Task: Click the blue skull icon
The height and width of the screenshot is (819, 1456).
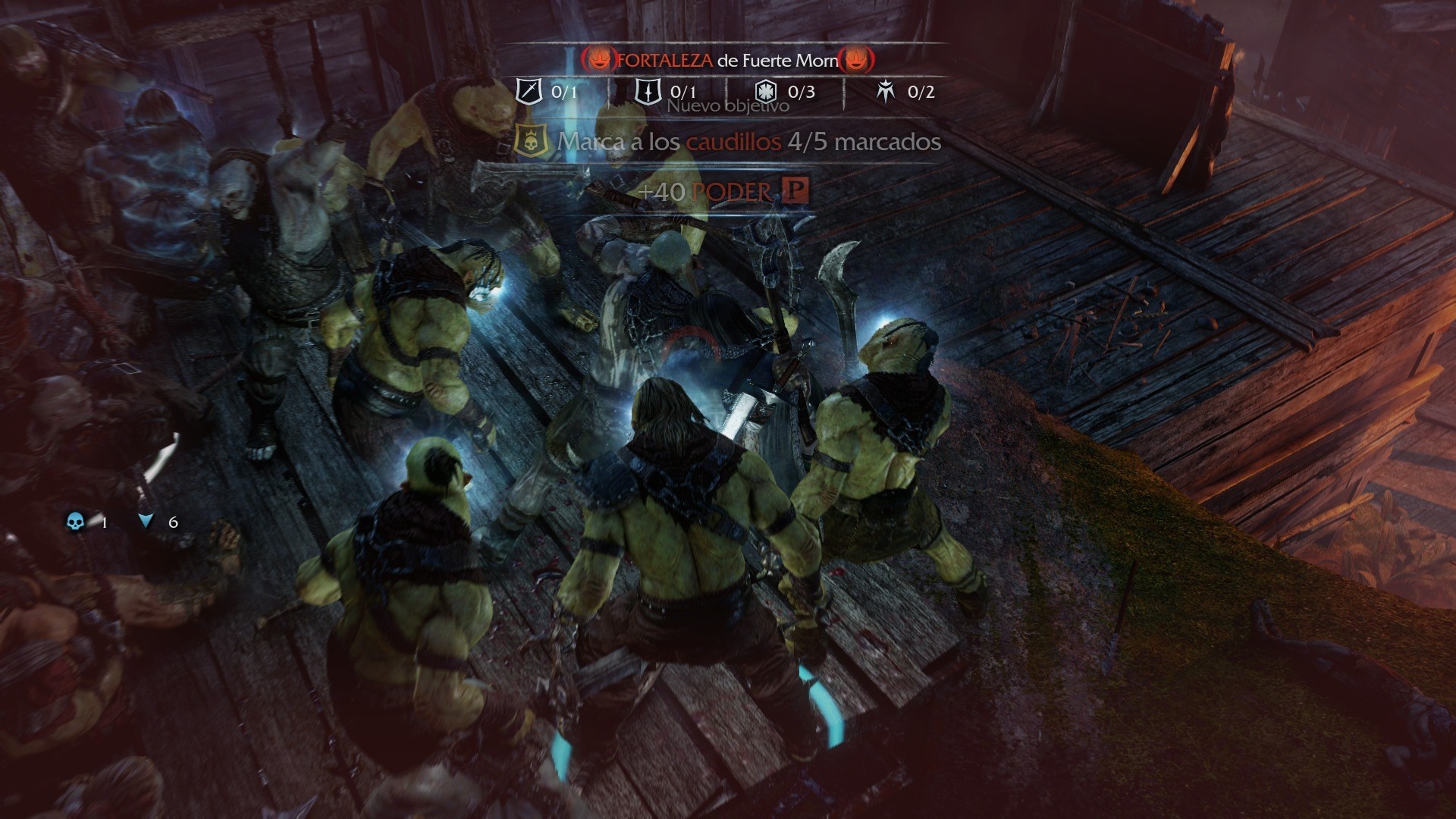Action: click(75, 522)
